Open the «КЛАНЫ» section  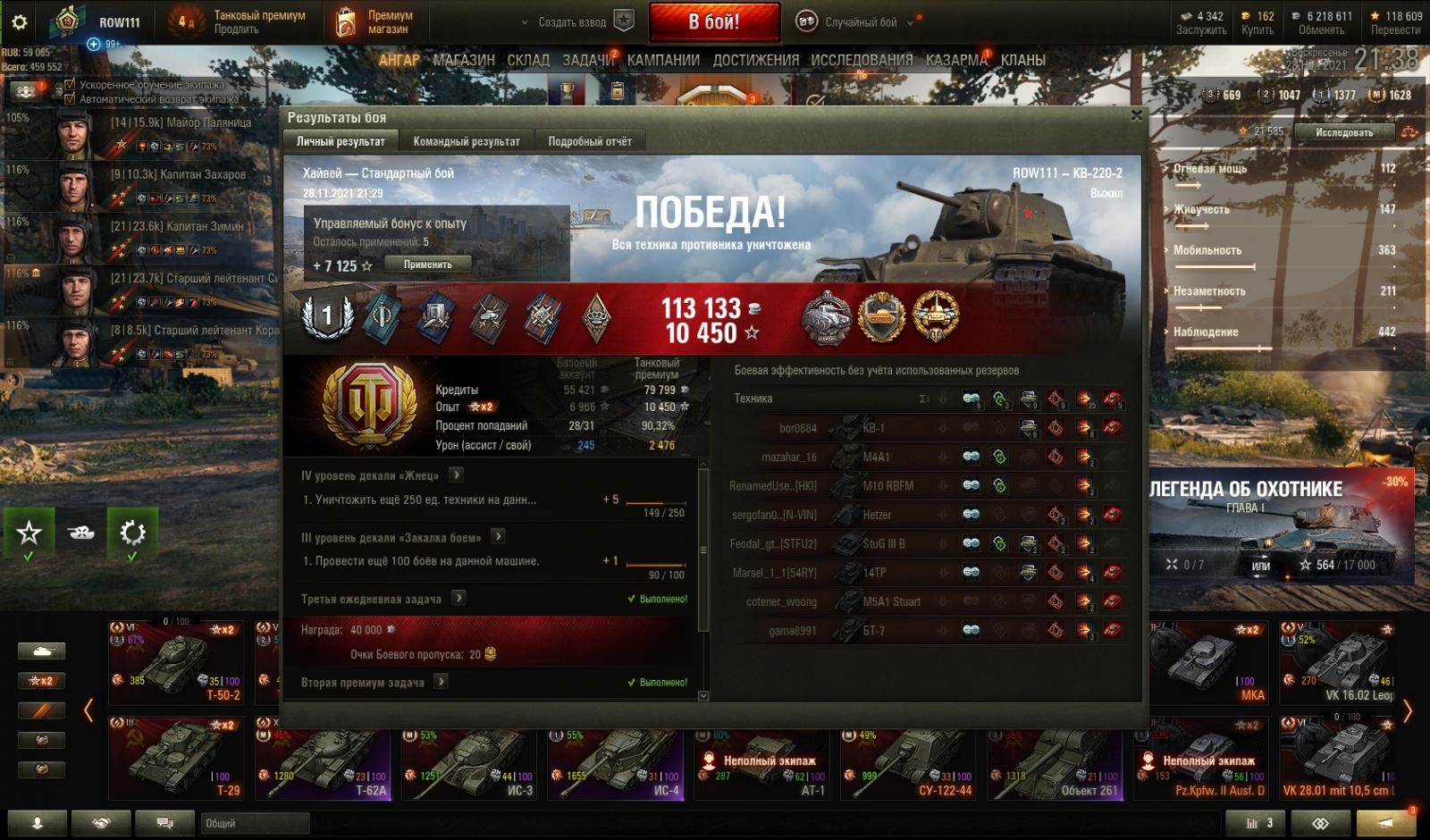1022,60
